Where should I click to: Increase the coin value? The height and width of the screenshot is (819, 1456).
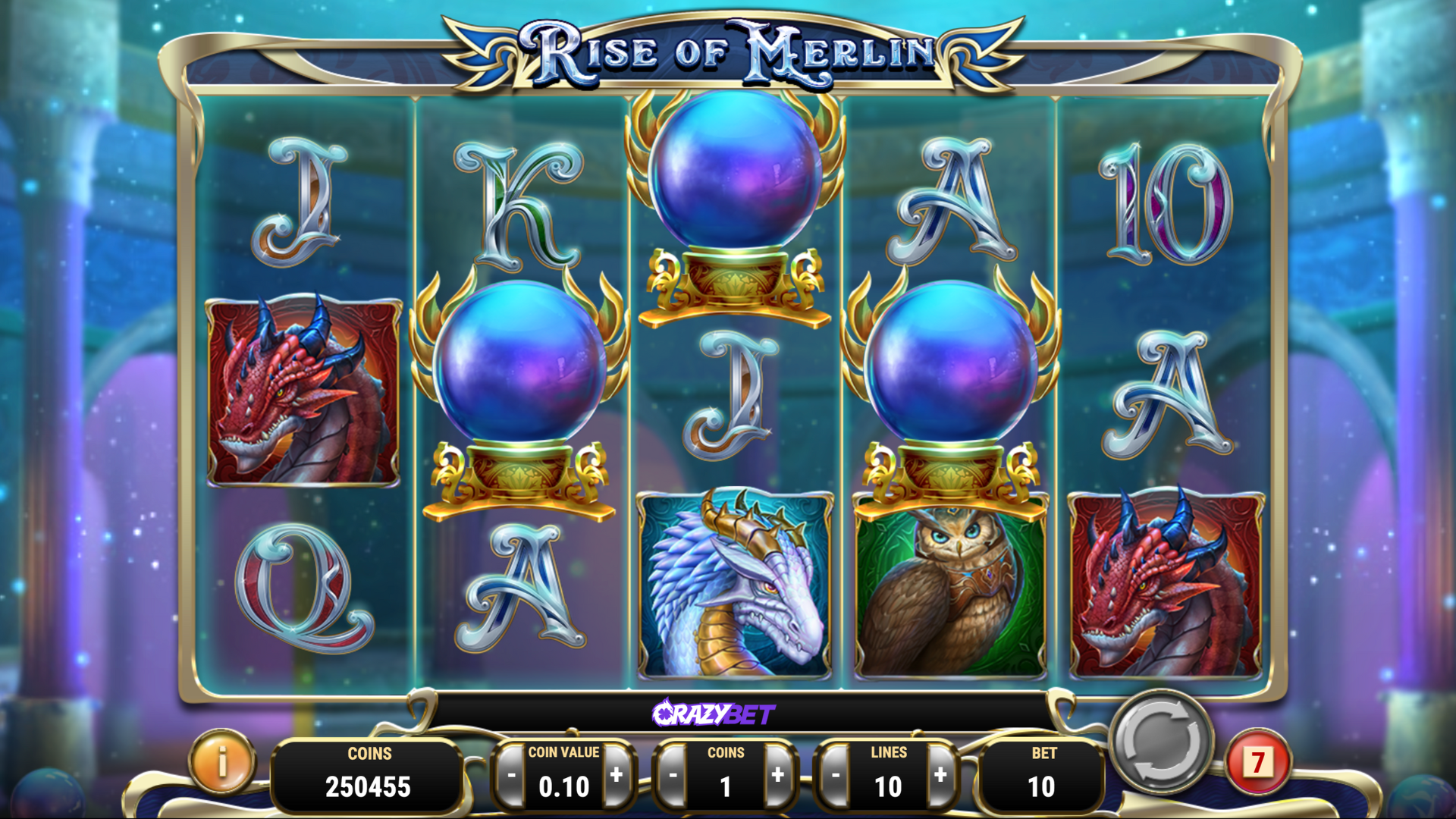(x=617, y=775)
